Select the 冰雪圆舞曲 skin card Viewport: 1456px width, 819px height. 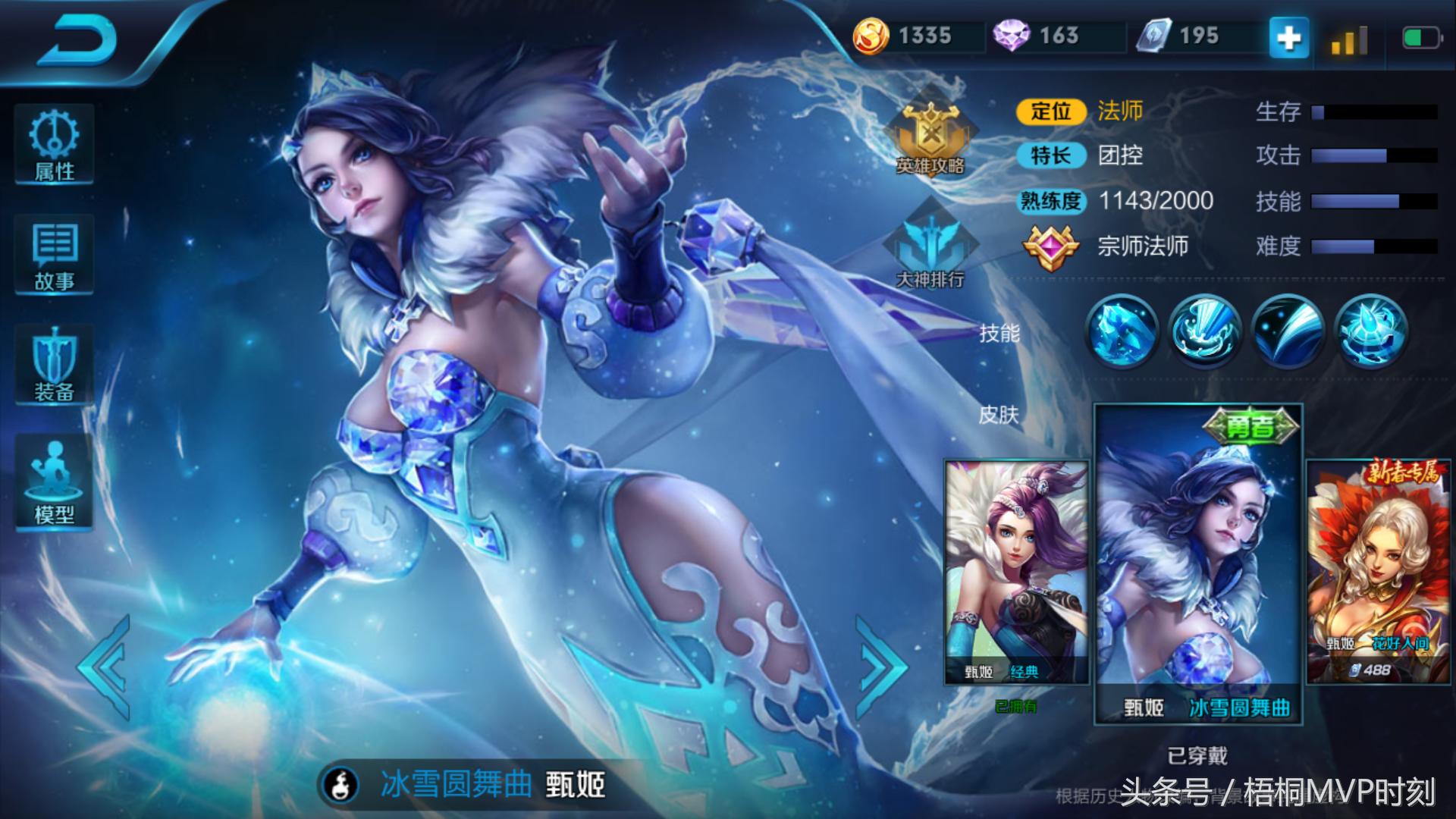[x=1198, y=565]
